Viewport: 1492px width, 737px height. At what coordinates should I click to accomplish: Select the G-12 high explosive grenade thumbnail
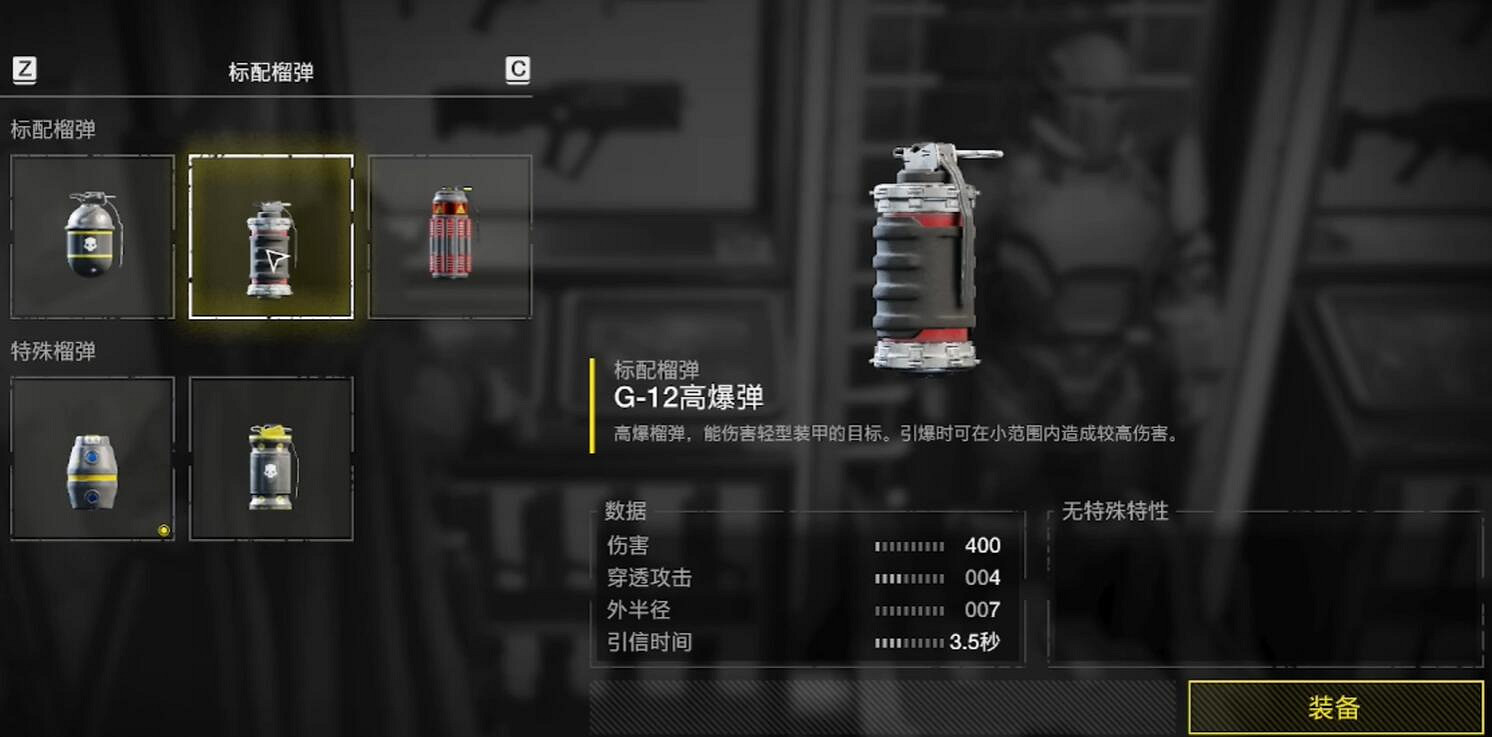[x=271, y=237]
